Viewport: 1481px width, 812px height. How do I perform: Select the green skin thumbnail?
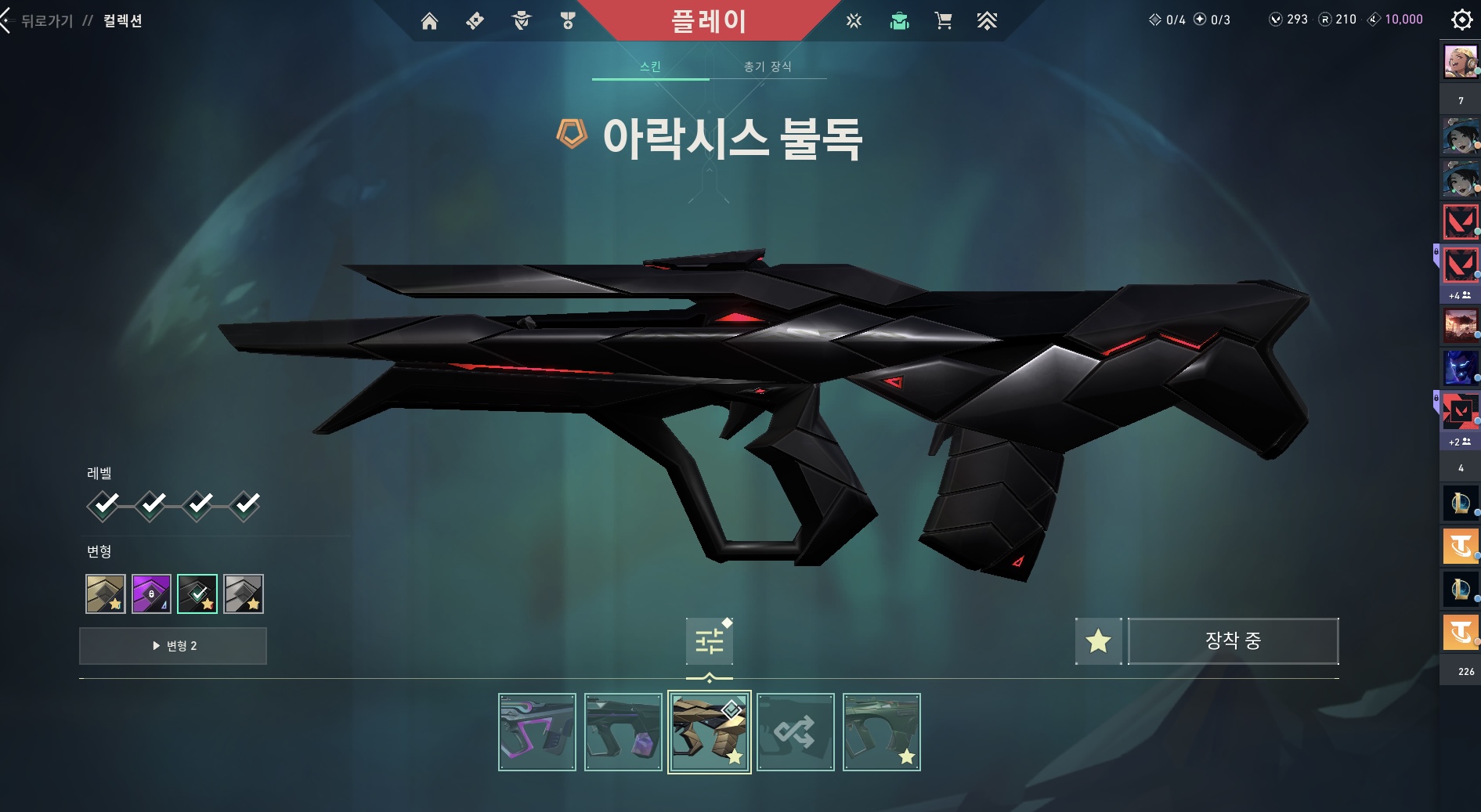[882, 732]
